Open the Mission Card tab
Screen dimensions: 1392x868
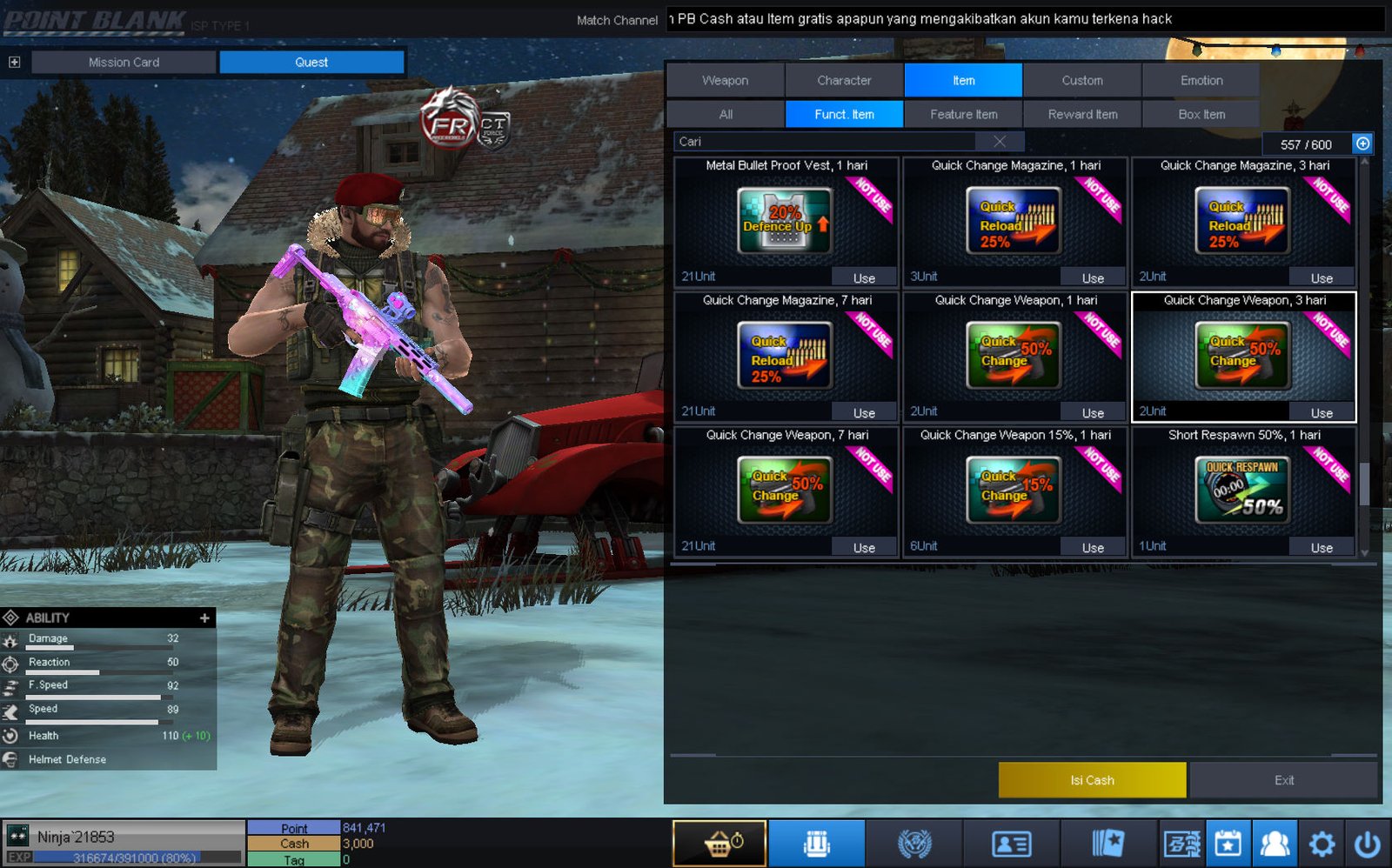pos(124,63)
